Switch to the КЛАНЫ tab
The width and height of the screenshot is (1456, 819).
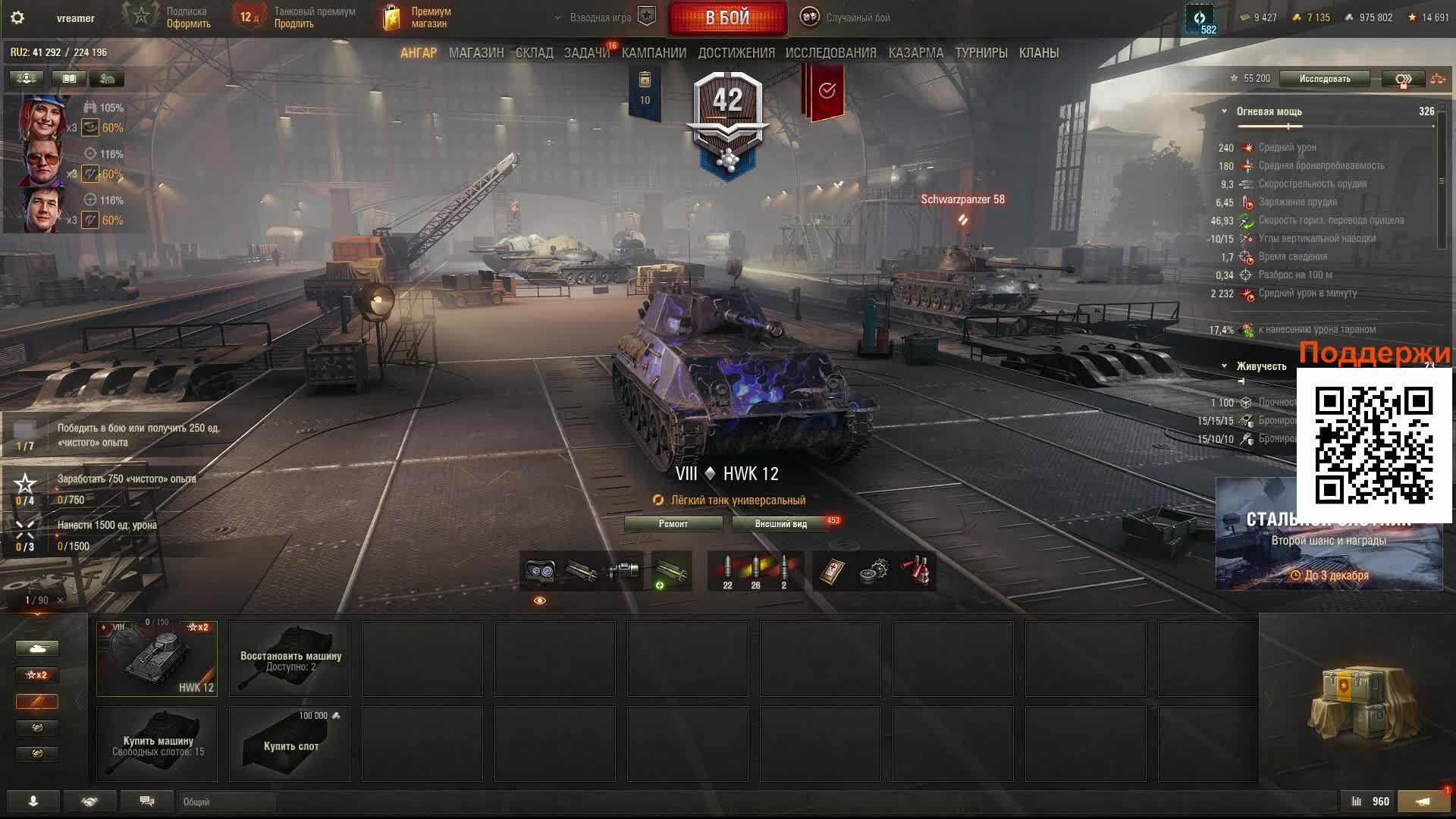coord(1038,53)
